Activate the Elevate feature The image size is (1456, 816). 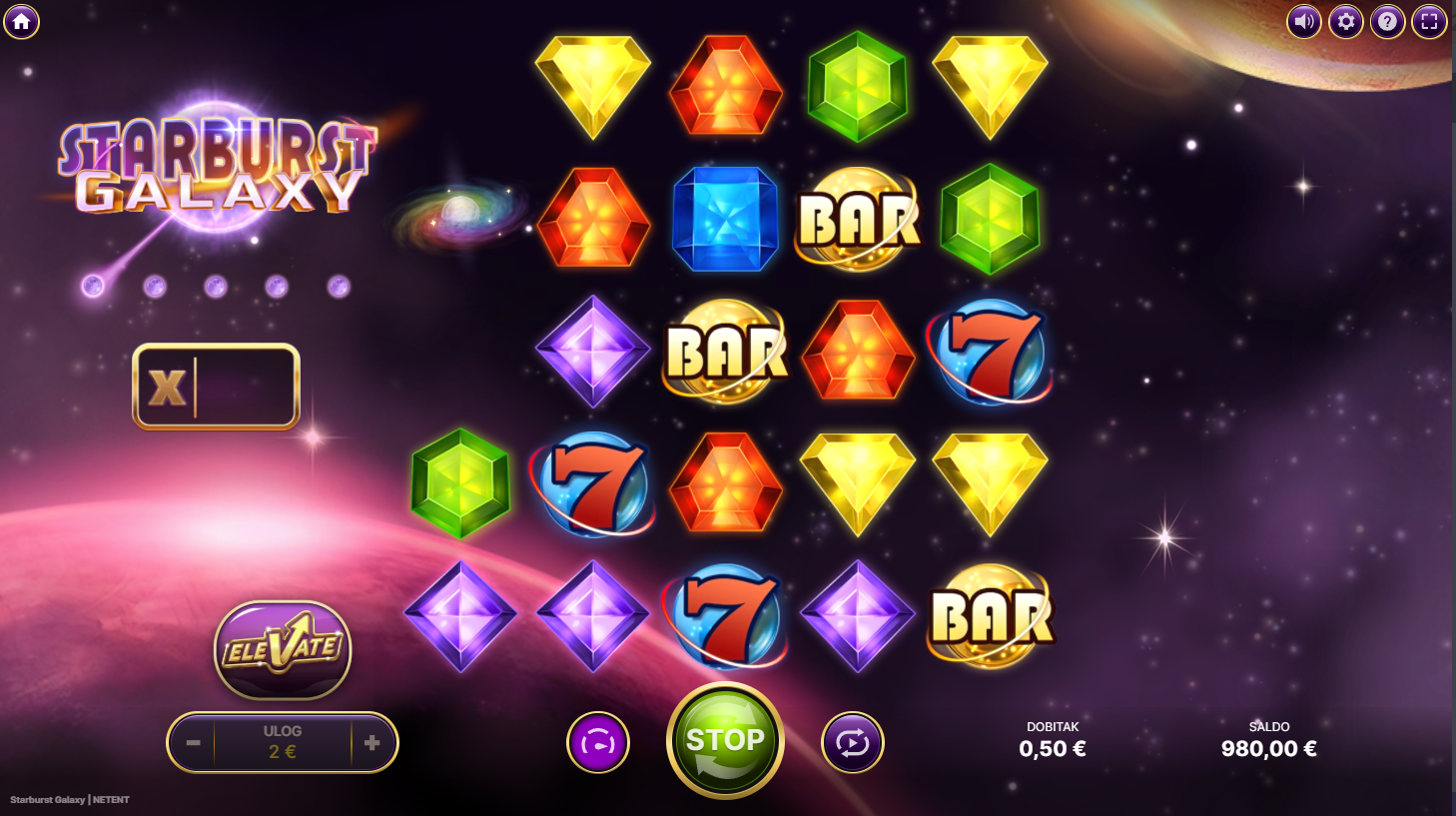[x=283, y=649]
